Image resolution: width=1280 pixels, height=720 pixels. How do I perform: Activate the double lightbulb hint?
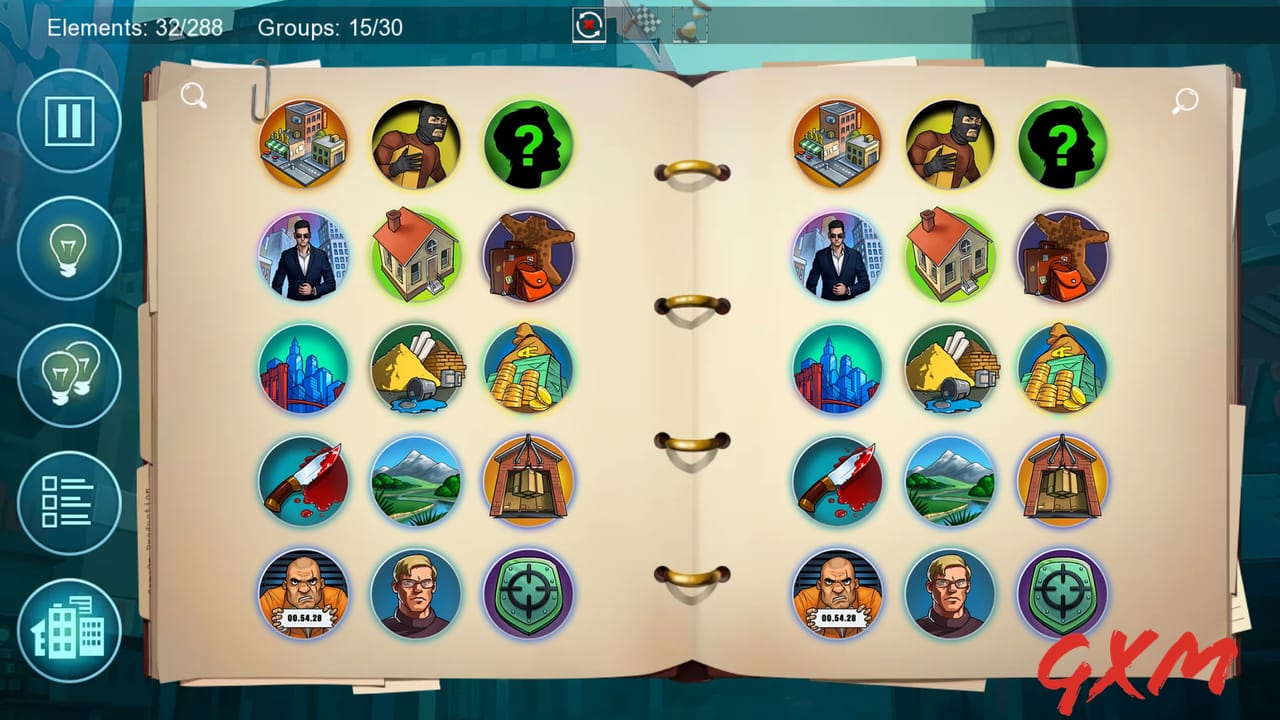67,375
